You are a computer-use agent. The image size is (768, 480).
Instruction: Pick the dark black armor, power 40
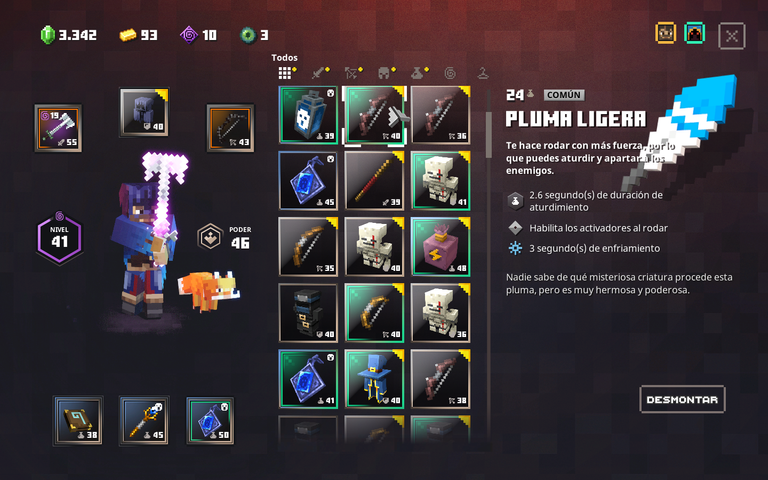pos(308,312)
